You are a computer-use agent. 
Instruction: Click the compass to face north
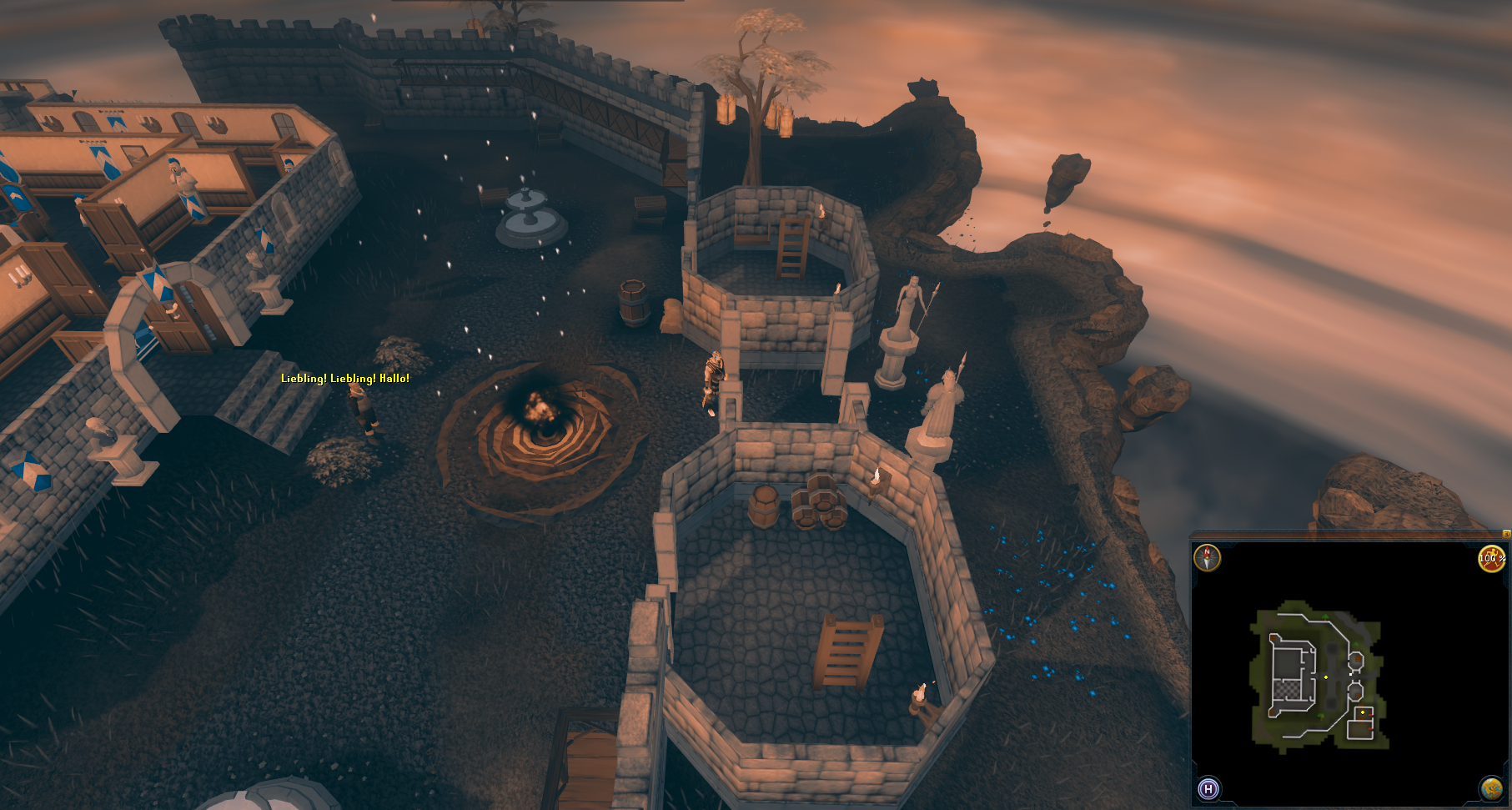[x=1207, y=557]
